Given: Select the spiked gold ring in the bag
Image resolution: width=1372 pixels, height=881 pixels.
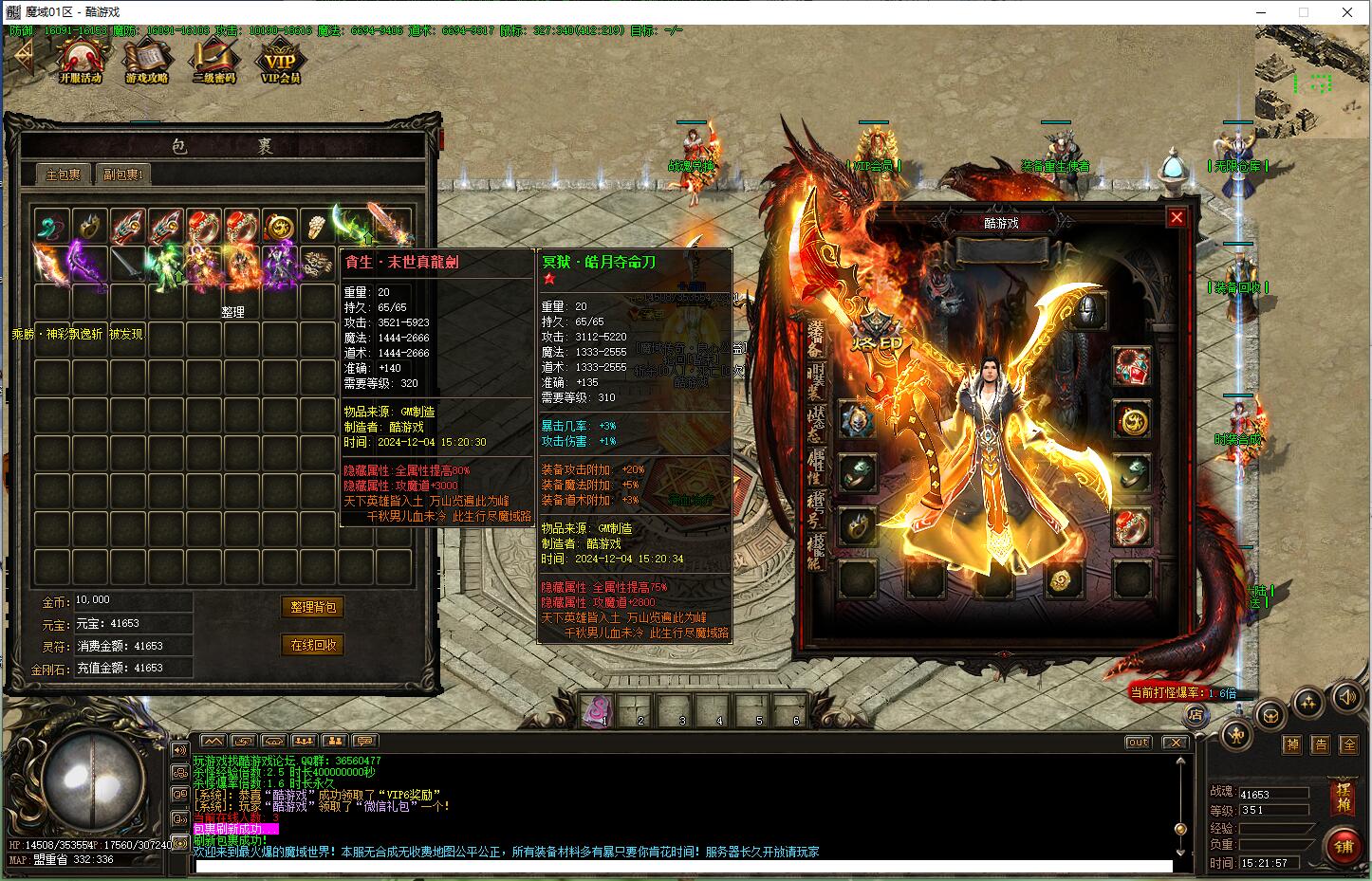Looking at the screenshot, I should [90, 227].
